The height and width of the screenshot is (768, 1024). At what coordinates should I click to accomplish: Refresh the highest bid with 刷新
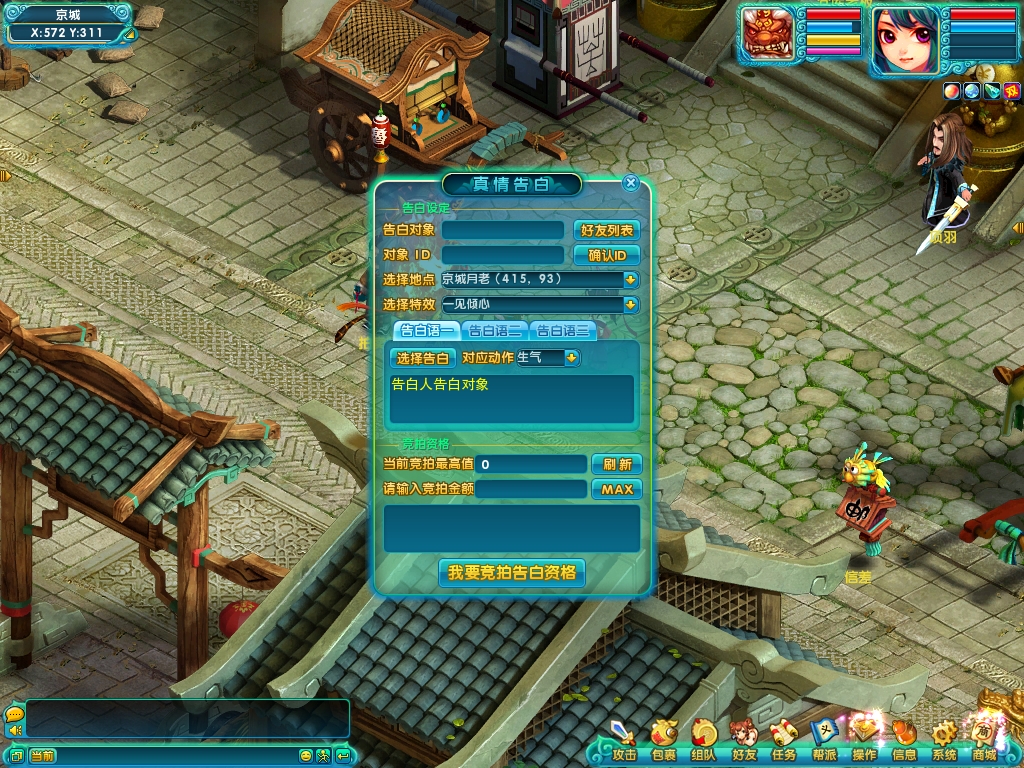pos(616,465)
